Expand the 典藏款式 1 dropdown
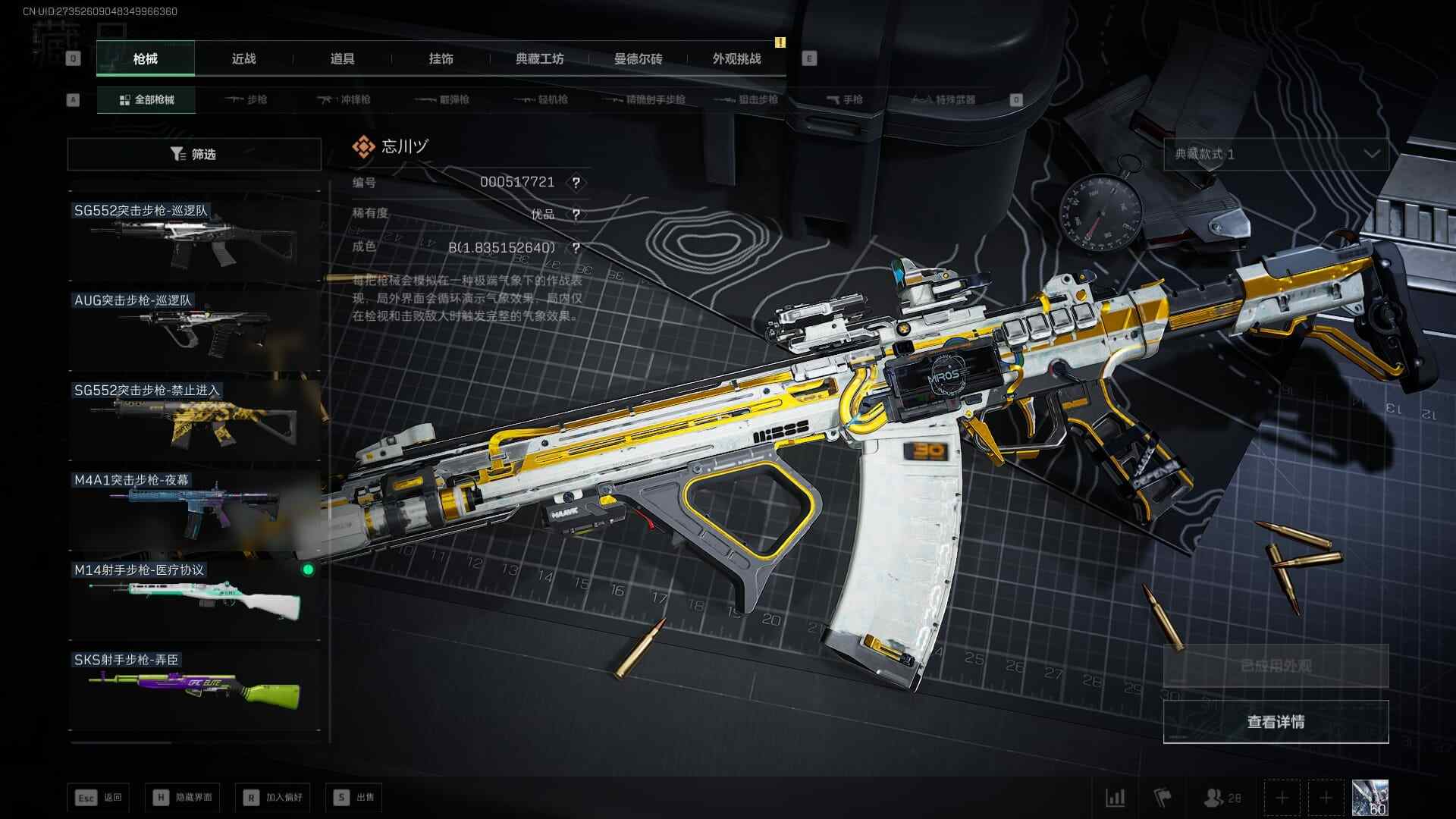 point(1276,154)
